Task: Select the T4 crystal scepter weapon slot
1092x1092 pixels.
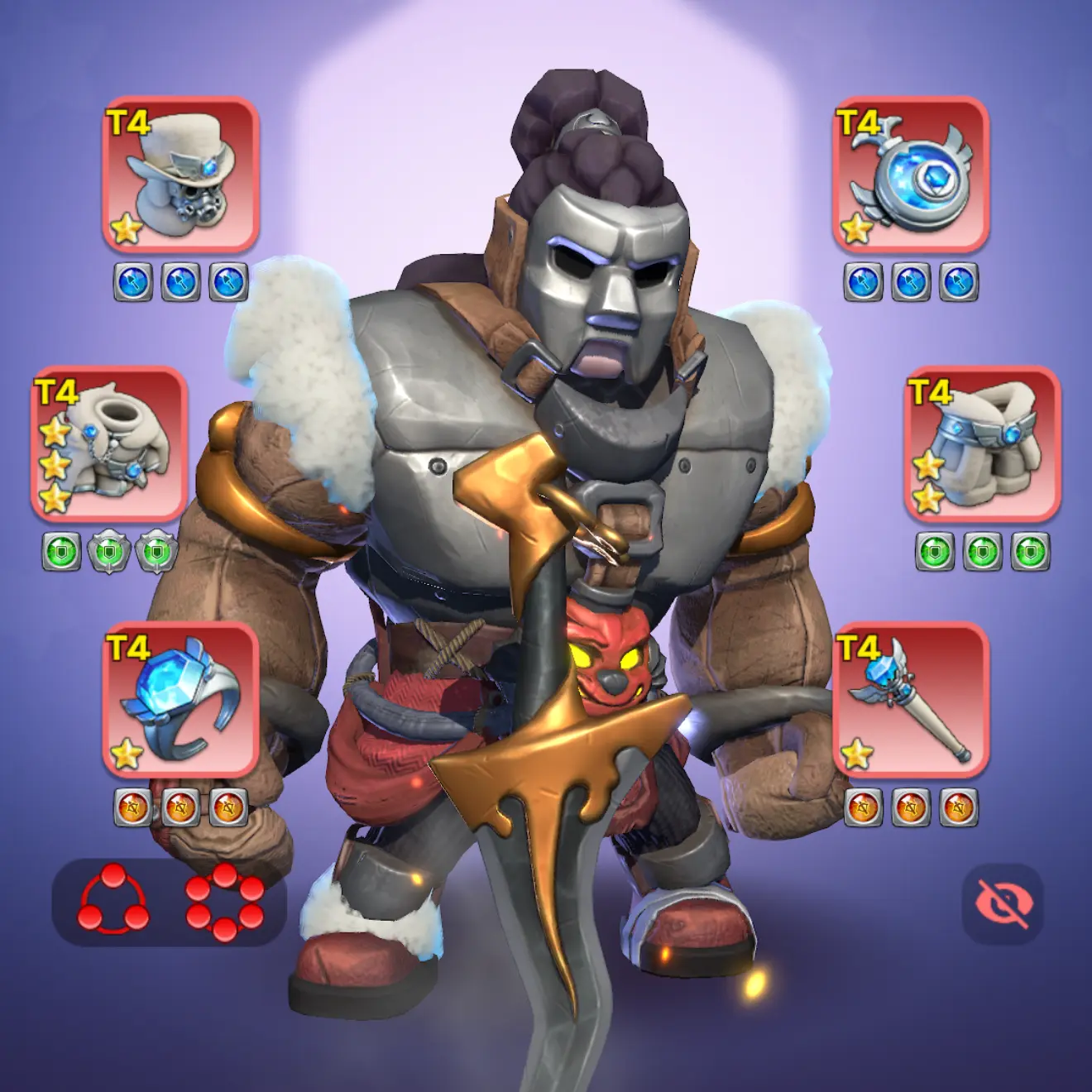Action: (x=910, y=699)
